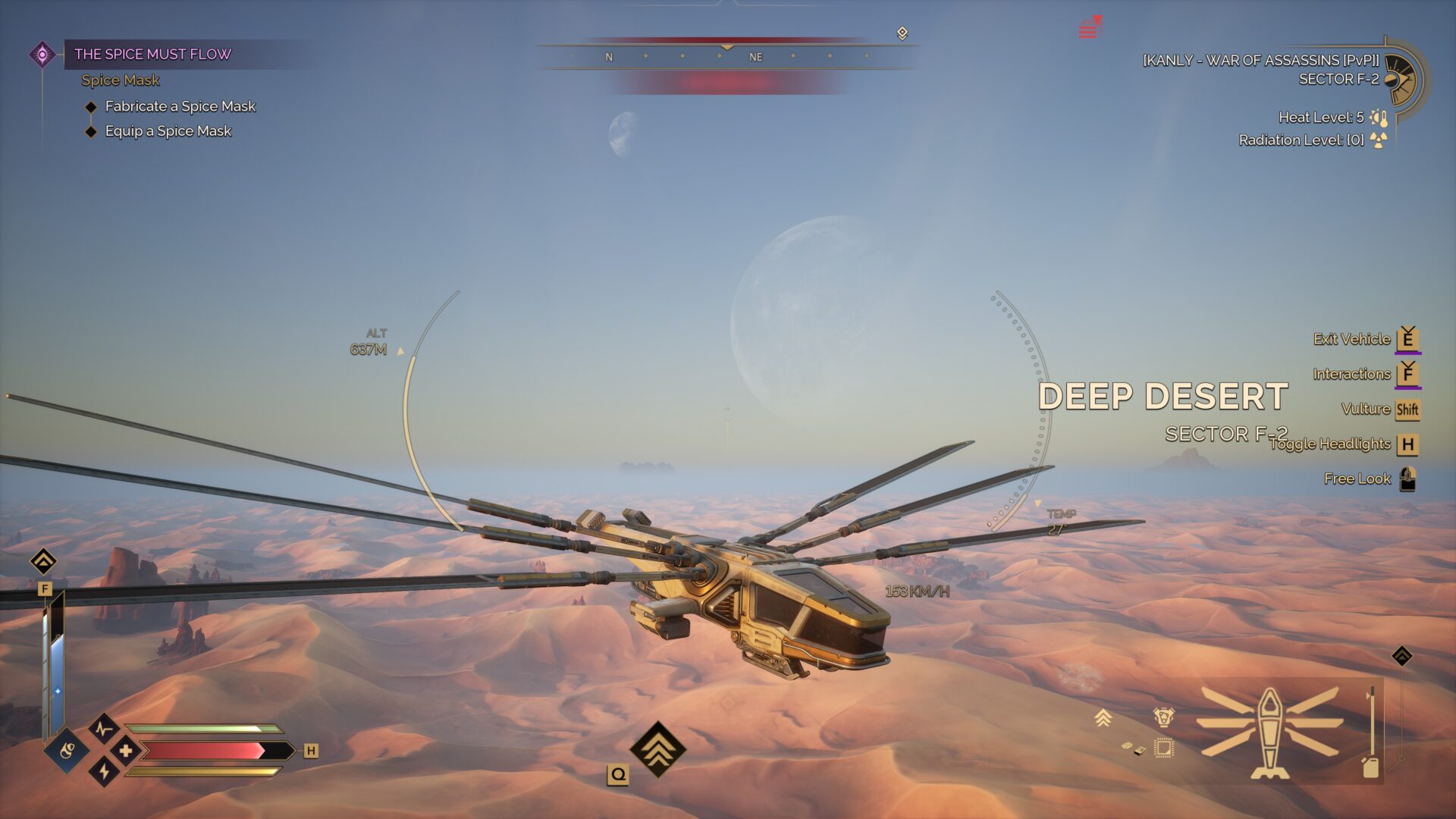This screenshot has width=1456, height=819.
Task: Click the stamina lightning bolt icon
Action: pyautogui.click(x=104, y=772)
